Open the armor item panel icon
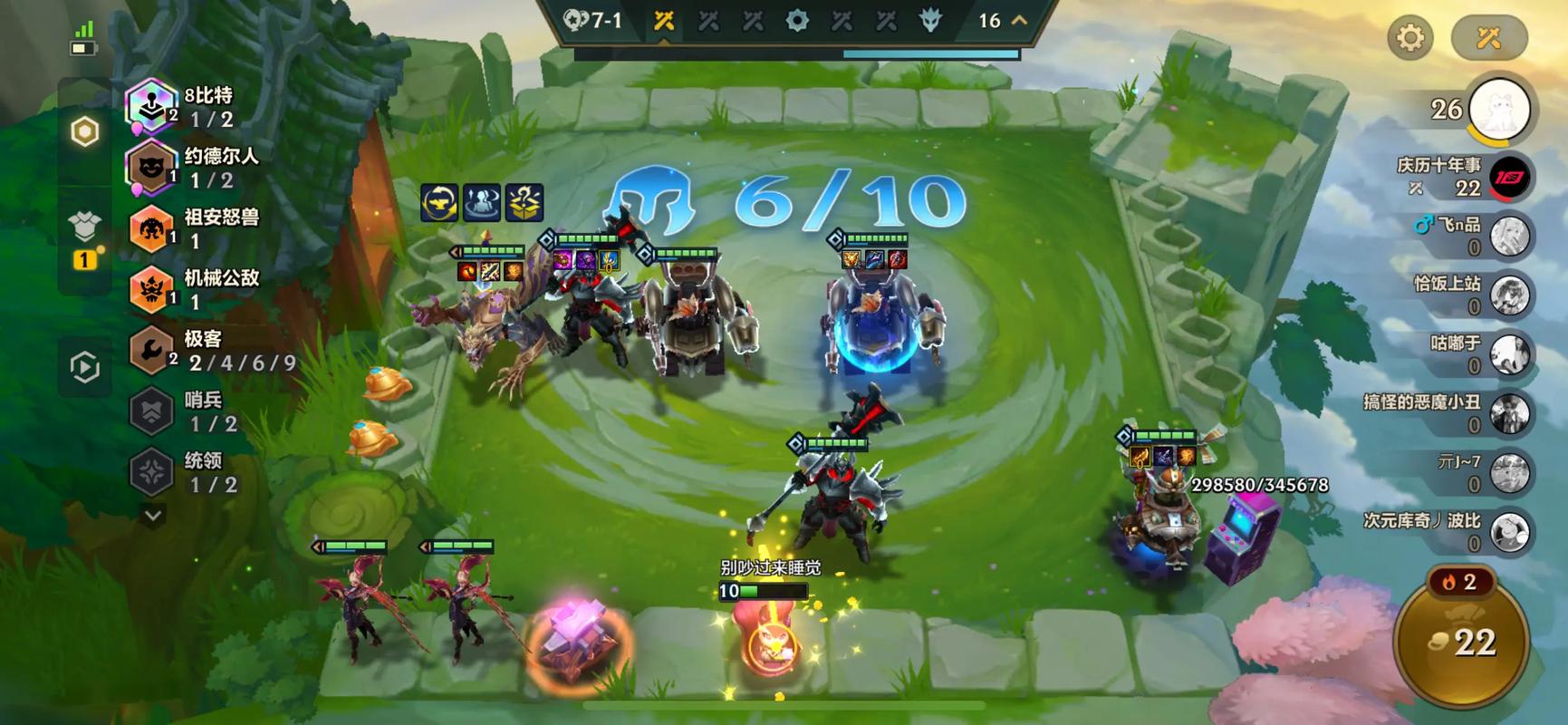Viewport: 1568px width, 725px height. click(x=85, y=228)
